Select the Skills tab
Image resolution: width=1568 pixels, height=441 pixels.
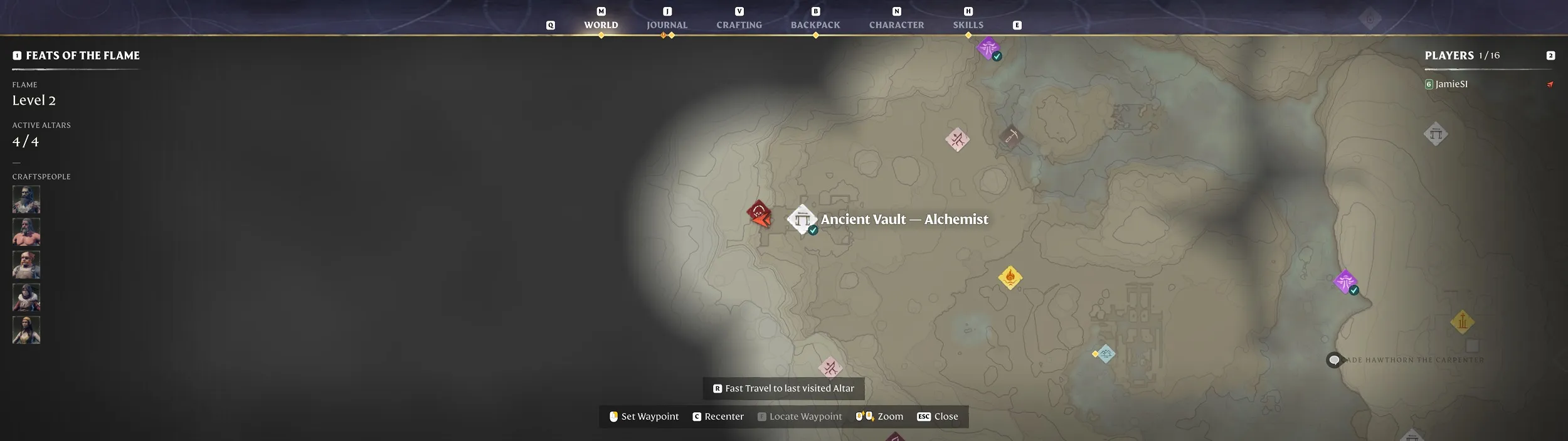click(x=968, y=25)
